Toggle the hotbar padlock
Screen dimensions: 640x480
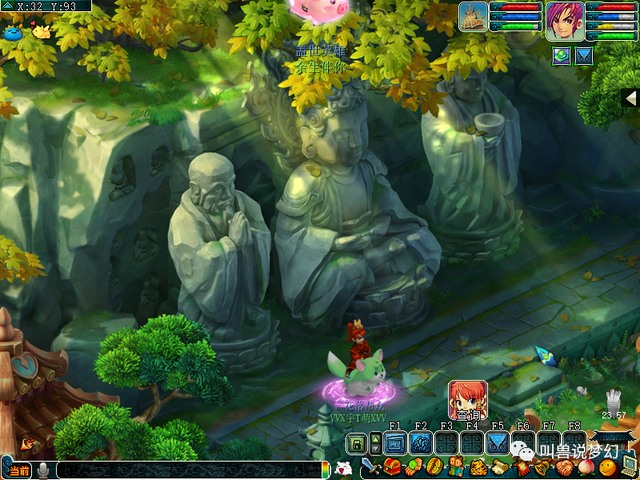point(355,442)
